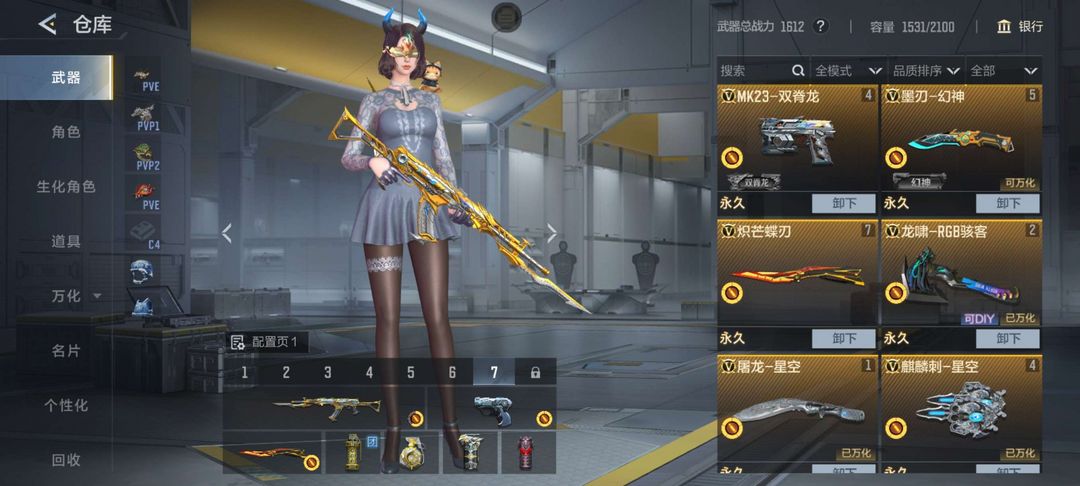1080x486 pixels.
Task: Switch to the 个性化 tab
Action: 66,405
